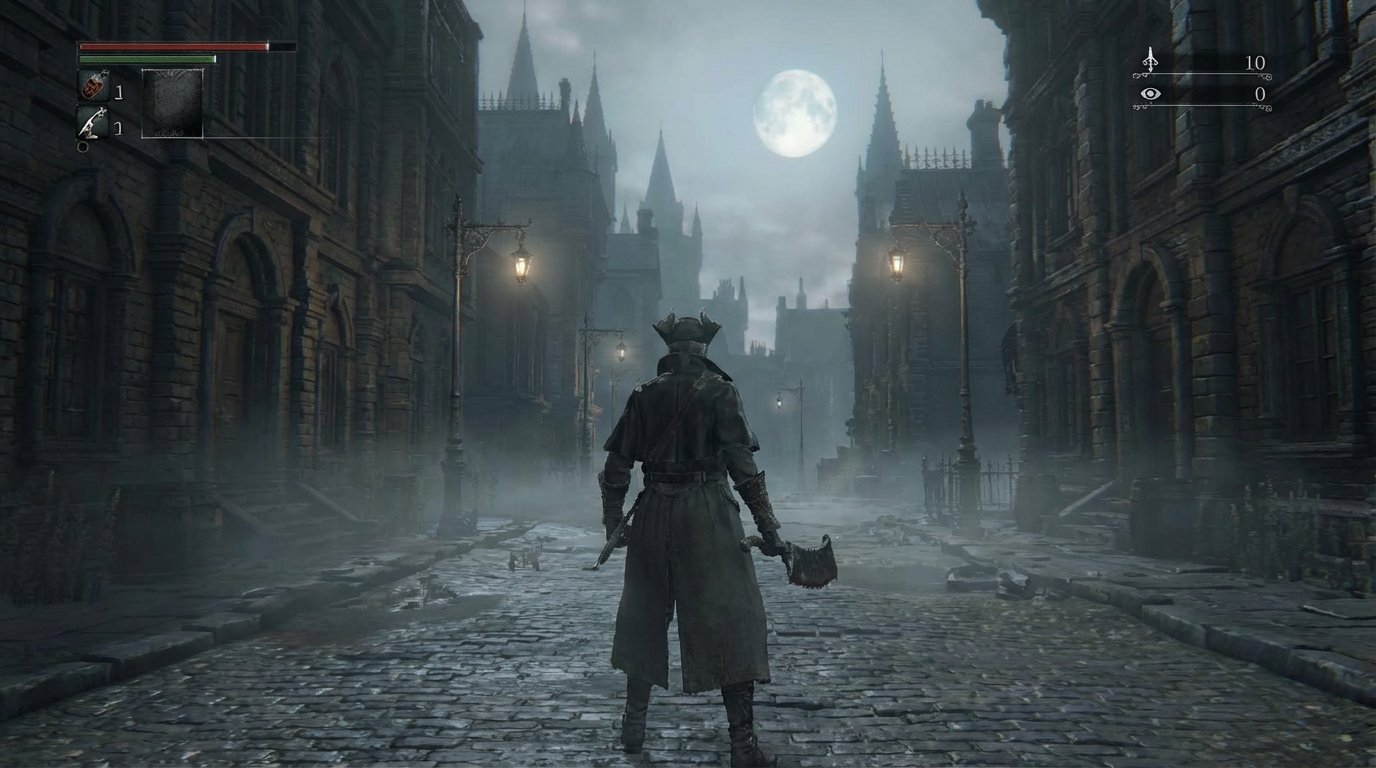
Task: Toggle the Insight eye indicator
Action: [1150, 93]
